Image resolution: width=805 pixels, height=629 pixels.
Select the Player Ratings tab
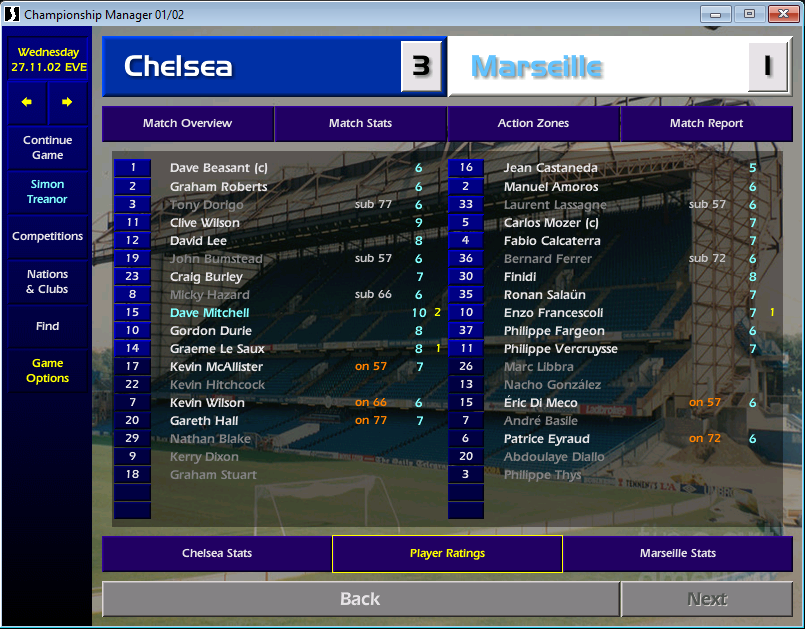pyautogui.click(x=447, y=553)
